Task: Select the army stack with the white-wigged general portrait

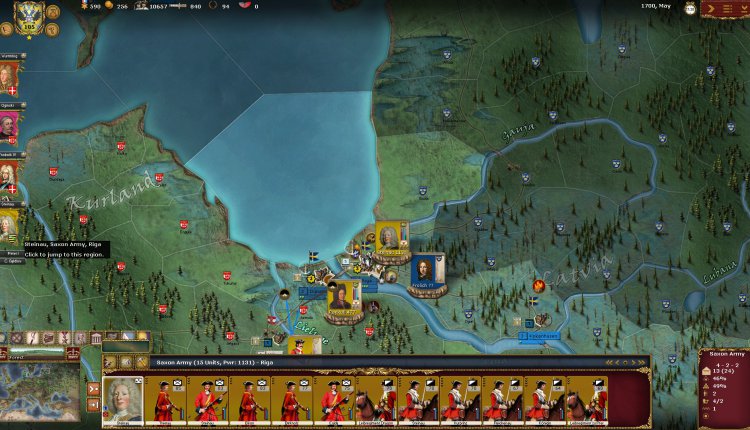Action: click(x=391, y=239)
